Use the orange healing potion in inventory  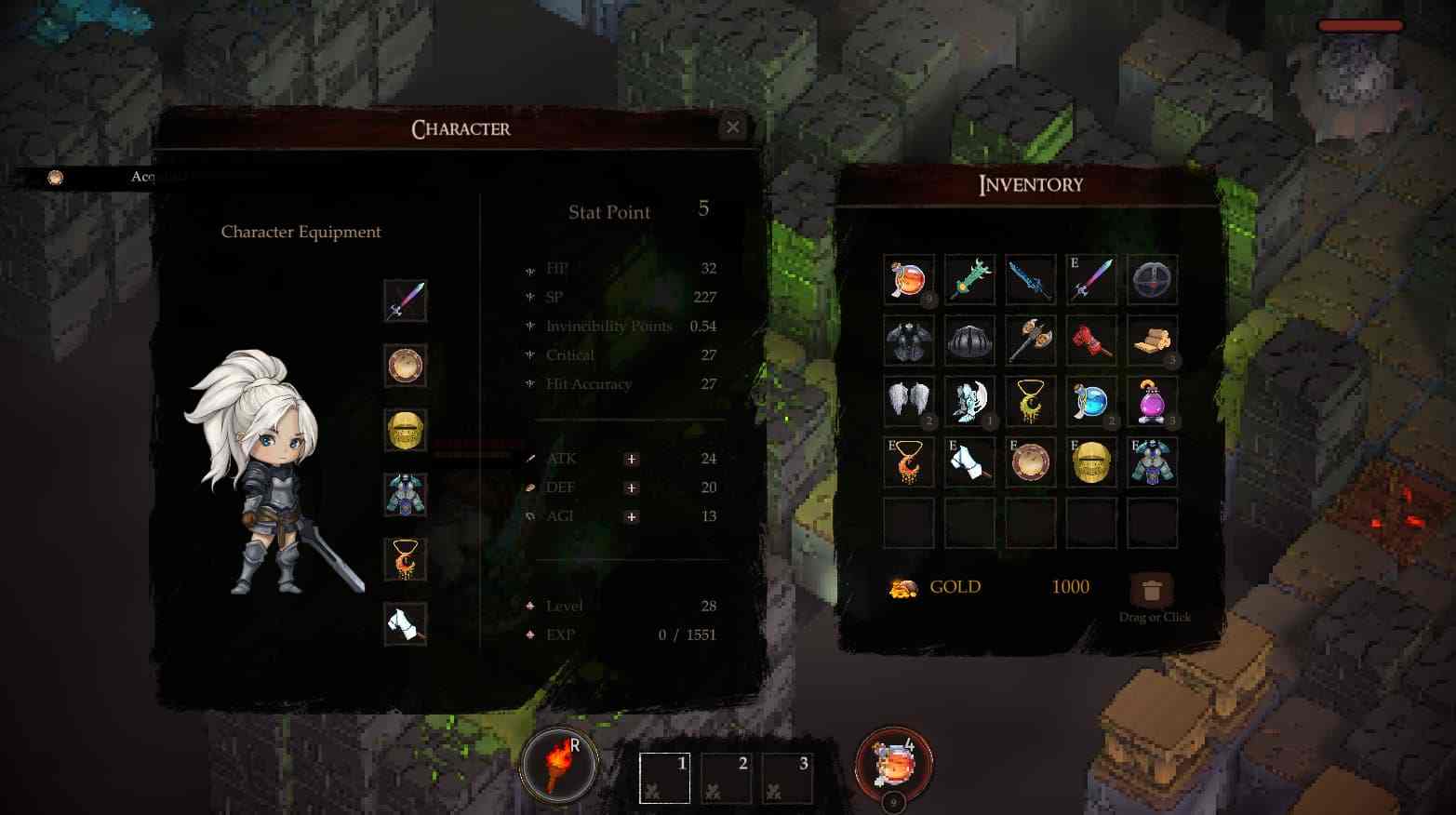909,278
